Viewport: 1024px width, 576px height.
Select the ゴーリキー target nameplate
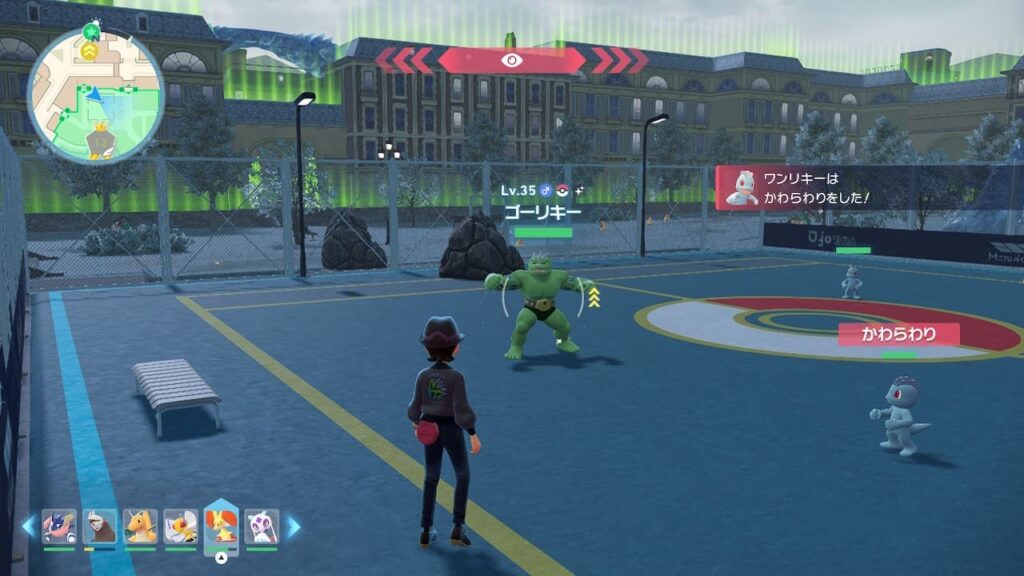[x=541, y=211]
